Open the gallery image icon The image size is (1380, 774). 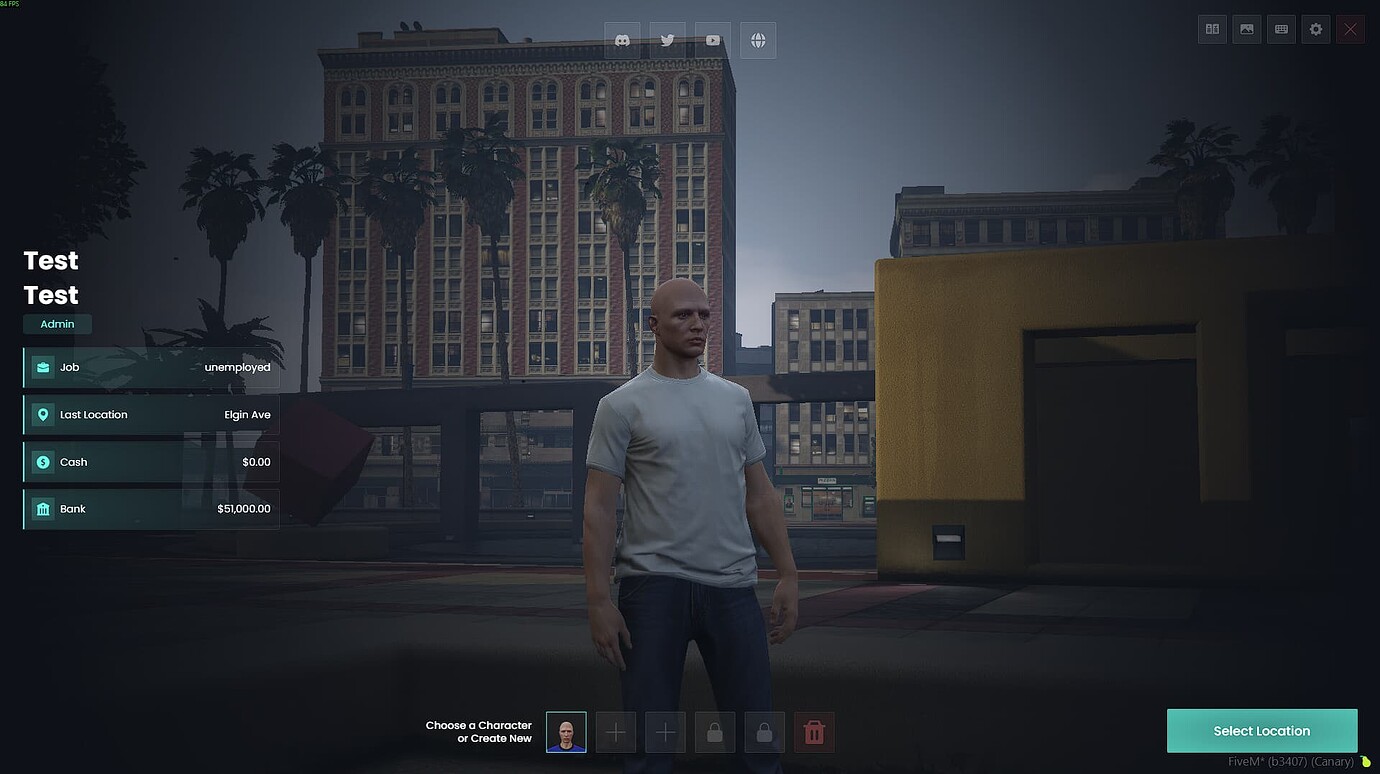[x=1246, y=29]
